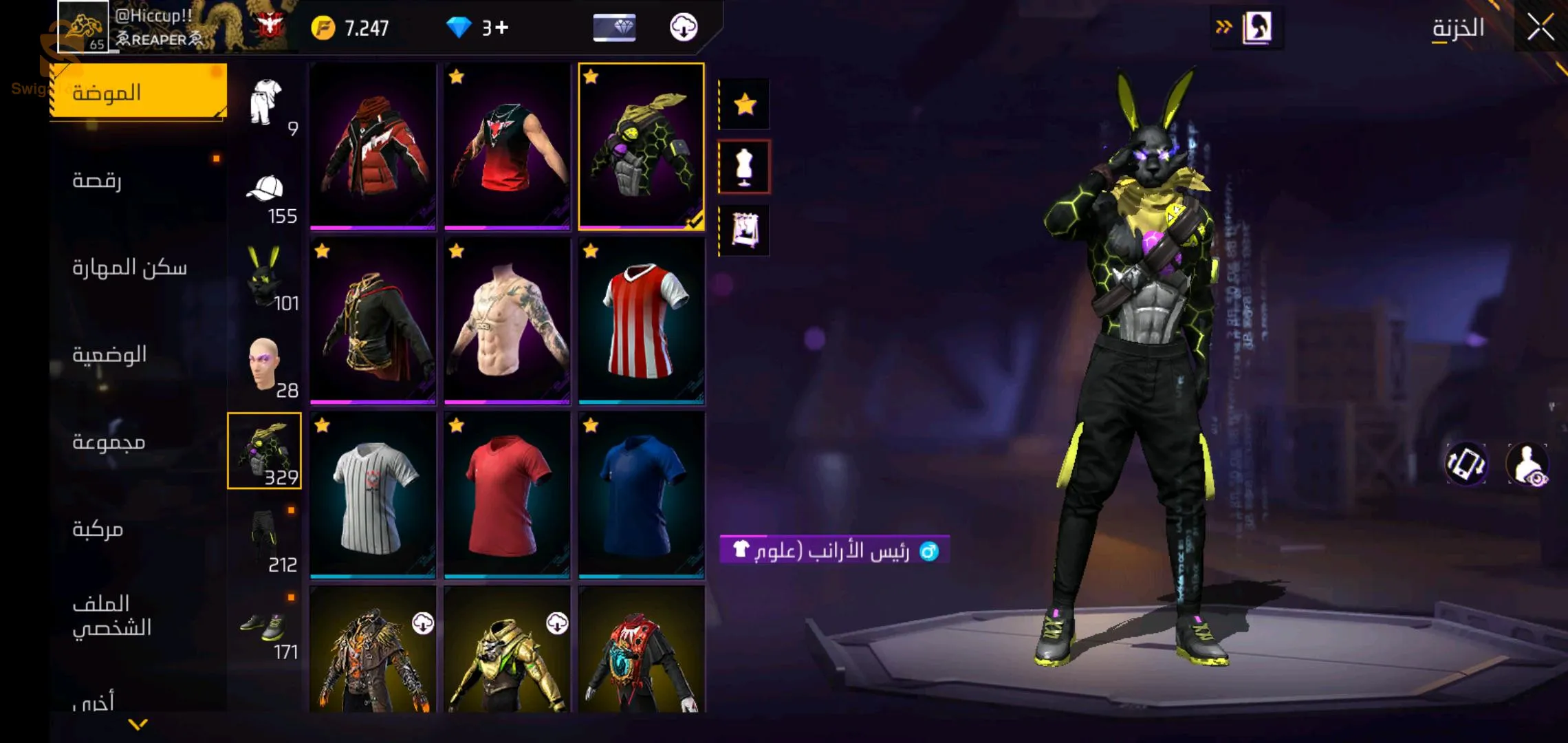Choose the white outfit set category
This screenshot has width=1568, height=743.
(265, 103)
